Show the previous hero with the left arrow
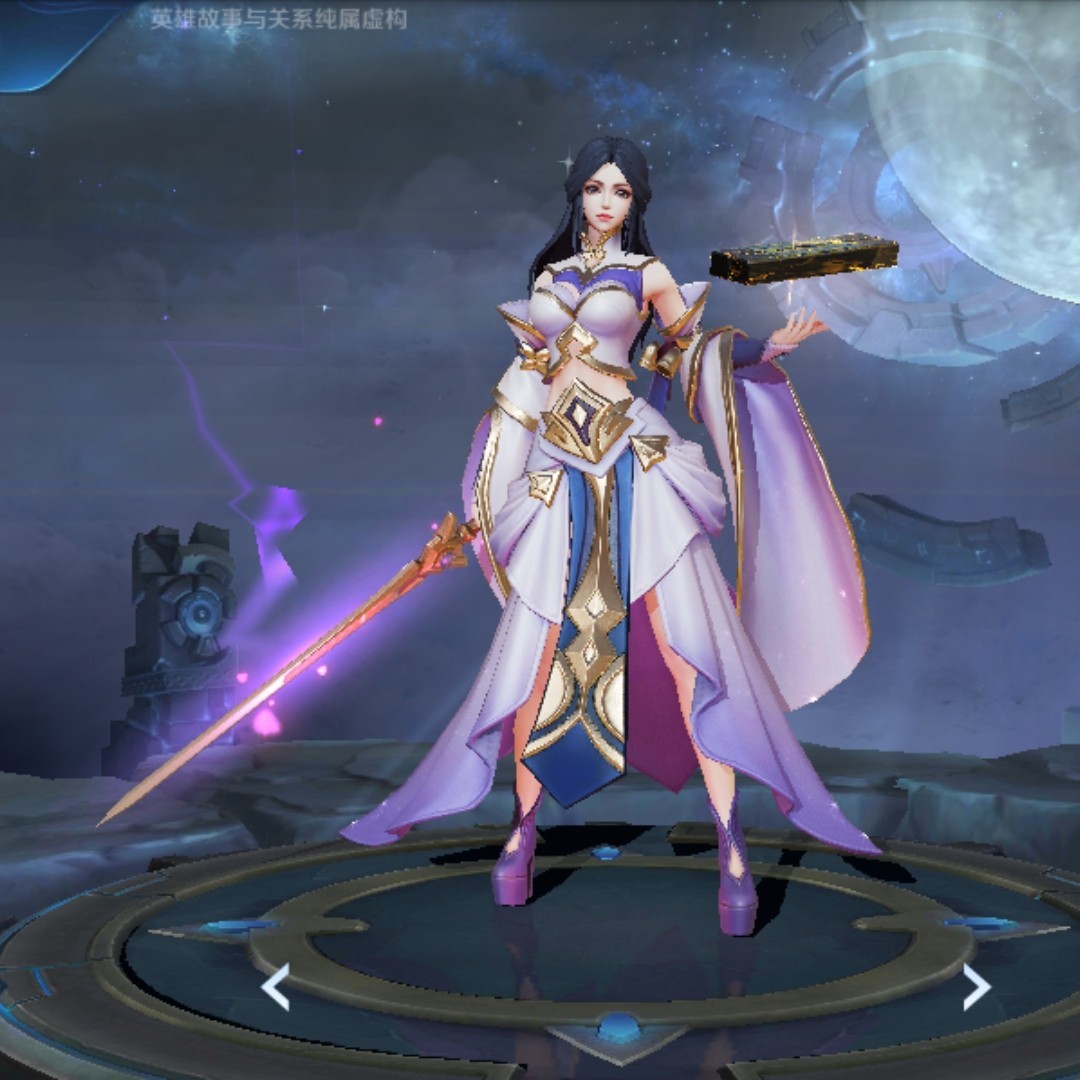Image resolution: width=1080 pixels, height=1080 pixels. [x=275, y=987]
